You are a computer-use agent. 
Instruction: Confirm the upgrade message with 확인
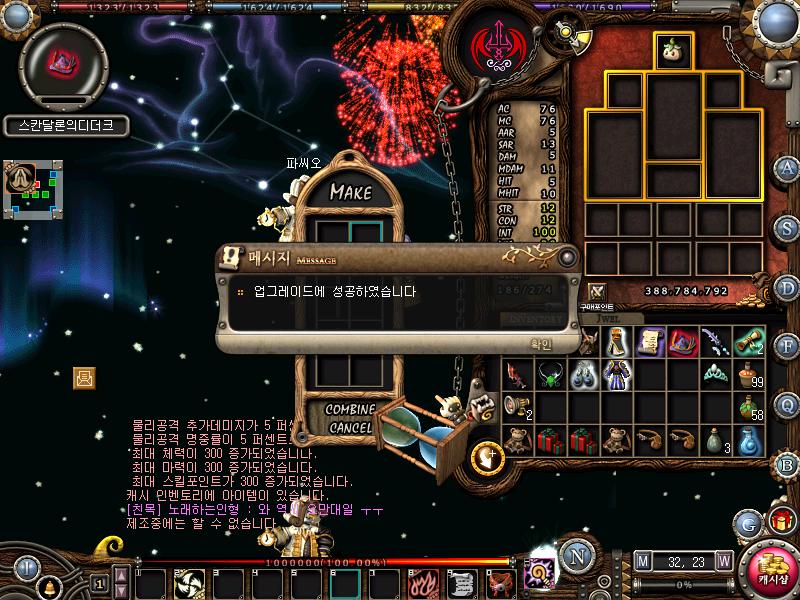(x=541, y=343)
